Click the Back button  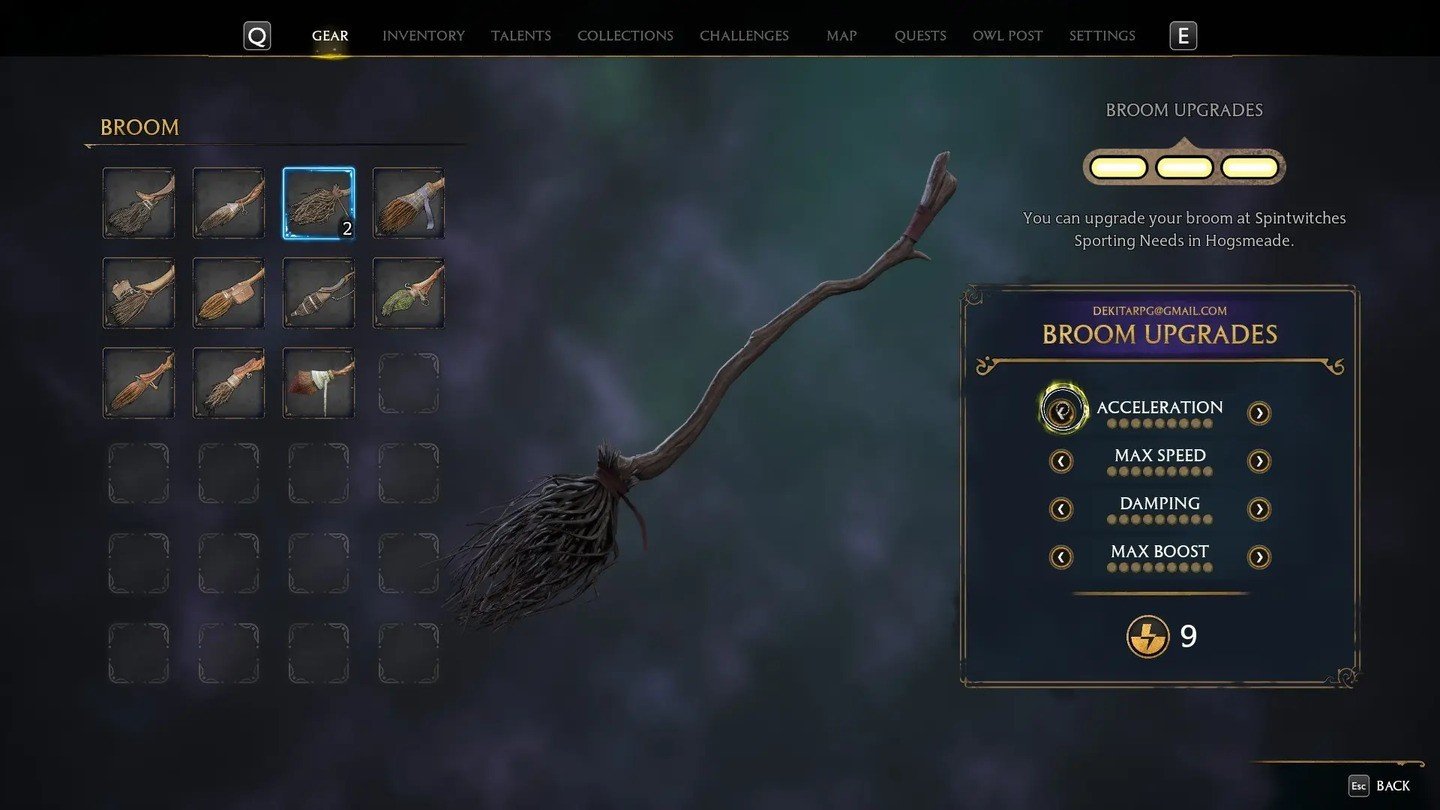click(1380, 786)
